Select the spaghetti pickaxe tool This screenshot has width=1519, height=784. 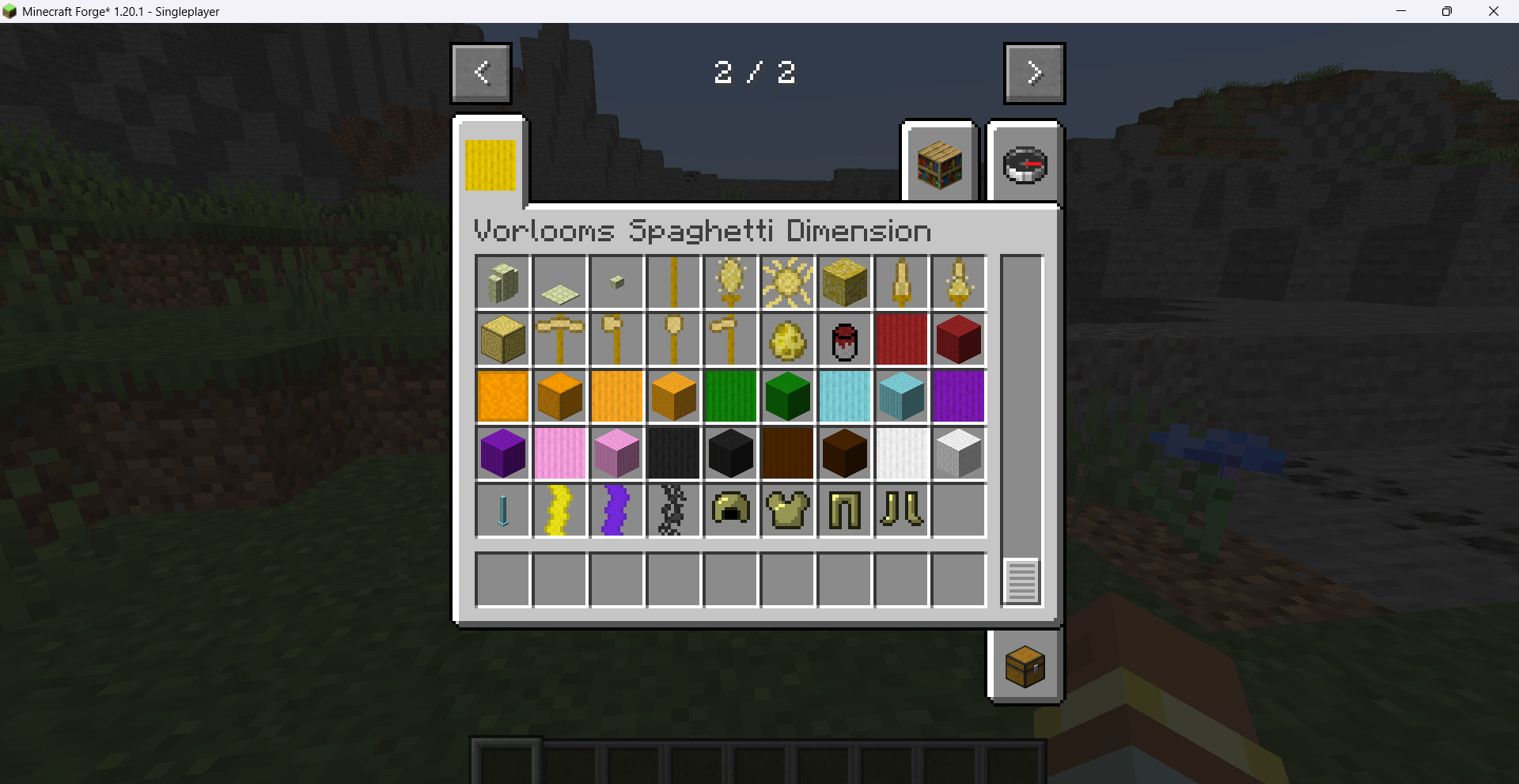[x=560, y=340]
